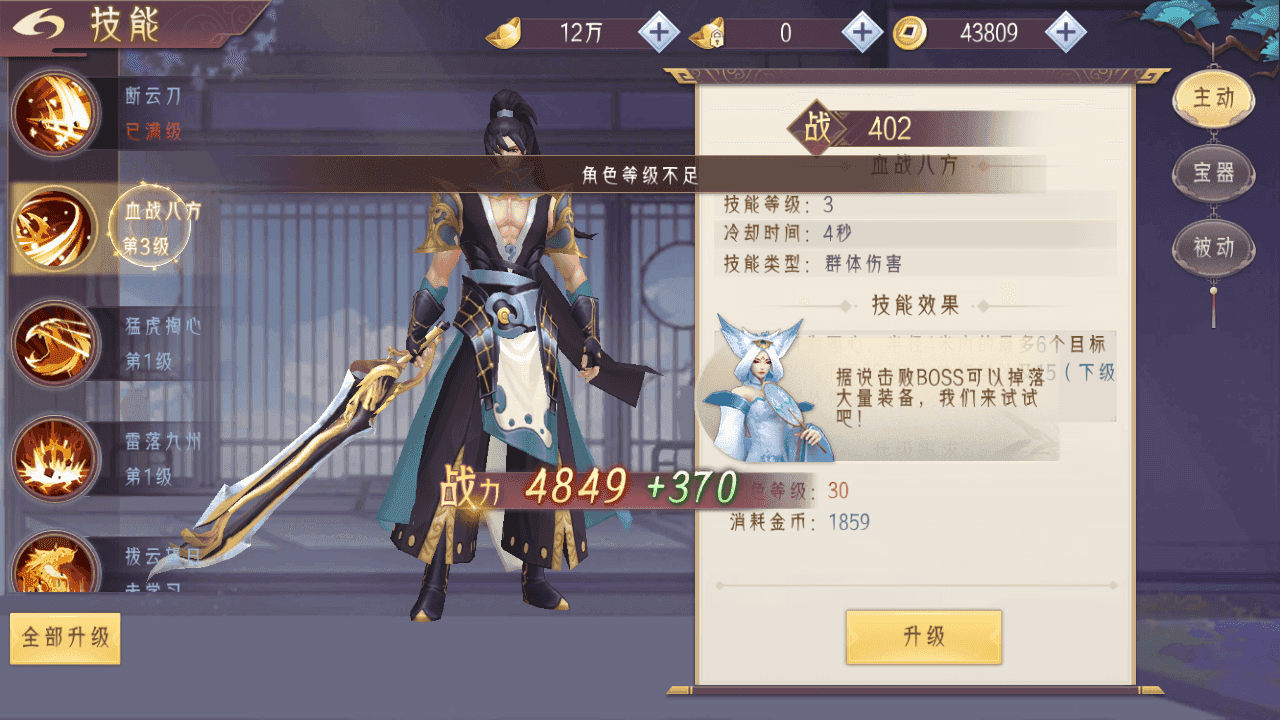Open the 宝器 treasure tab
This screenshot has width=1280, height=720.
tap(1213, 173)
